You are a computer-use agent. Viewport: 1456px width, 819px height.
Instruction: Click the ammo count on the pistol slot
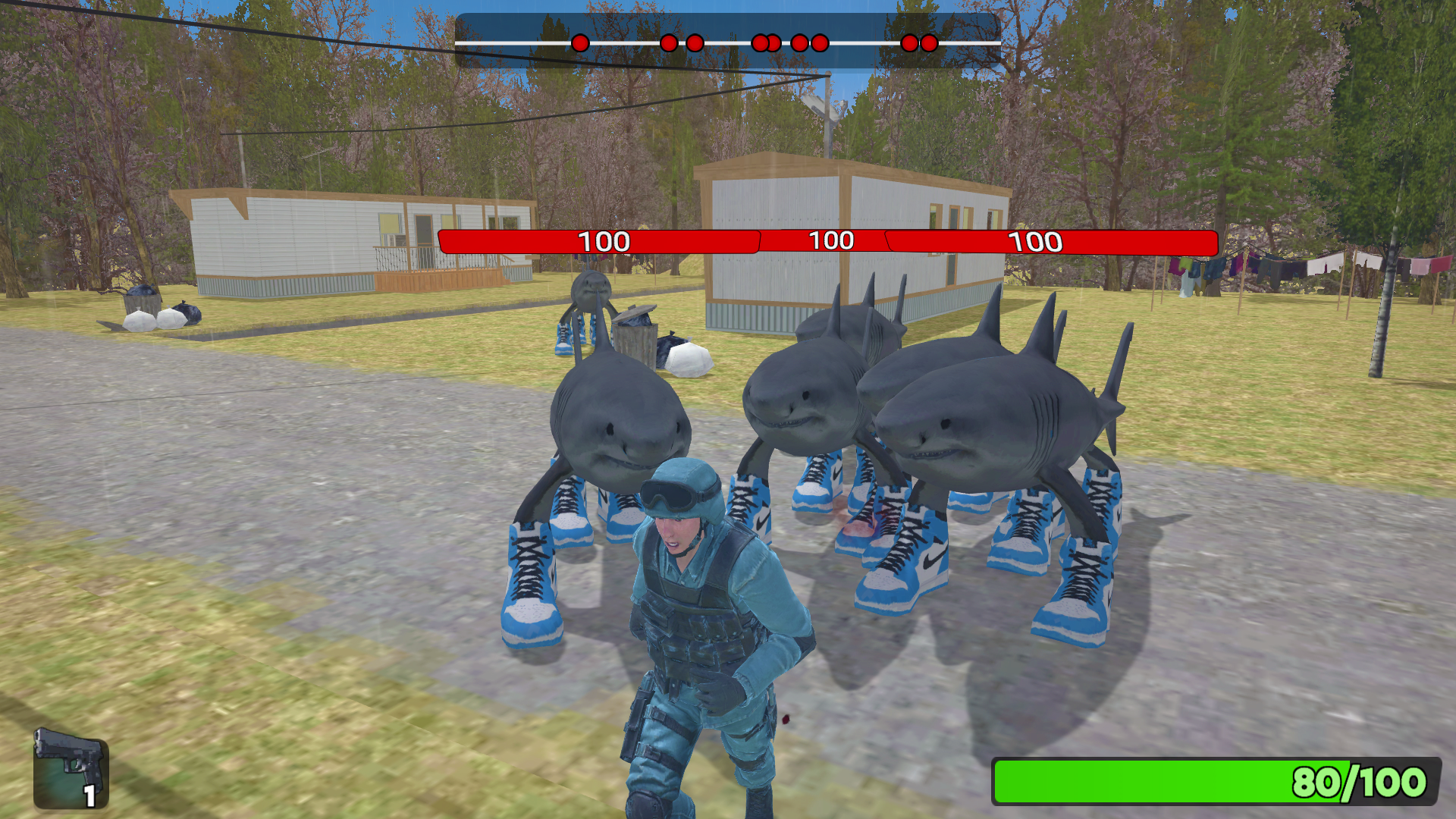89,799
